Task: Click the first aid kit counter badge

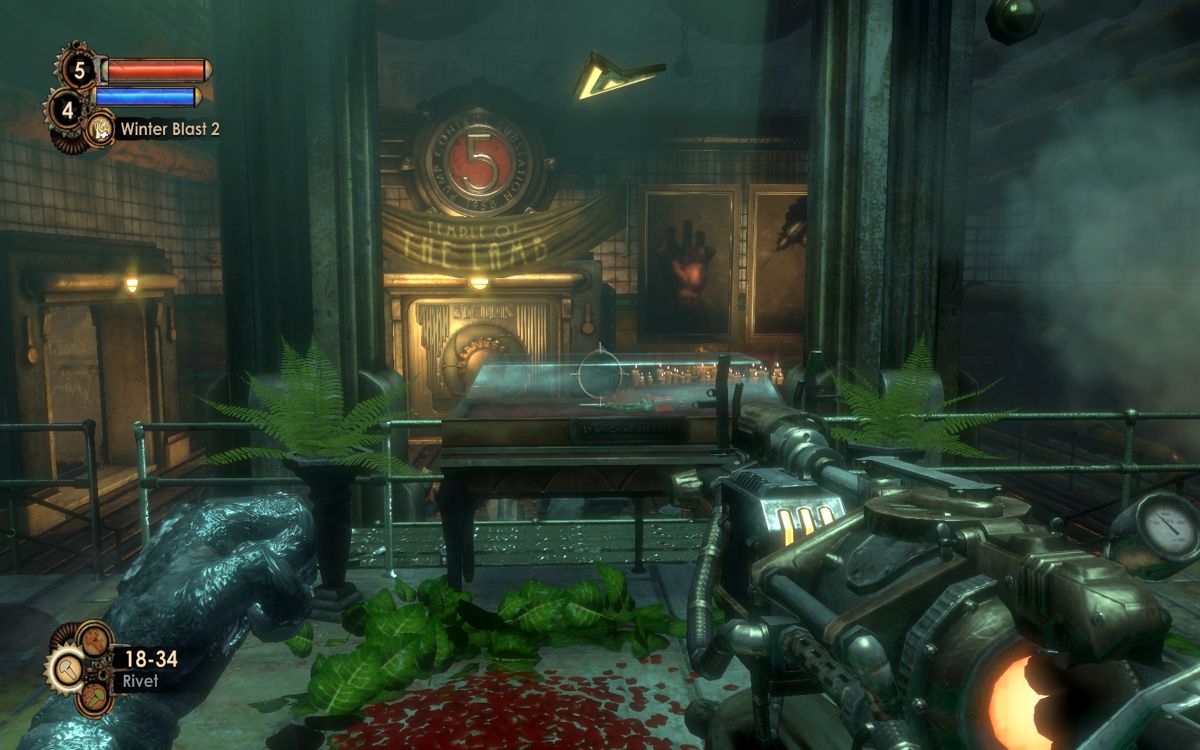Action: tap(78, 70)
